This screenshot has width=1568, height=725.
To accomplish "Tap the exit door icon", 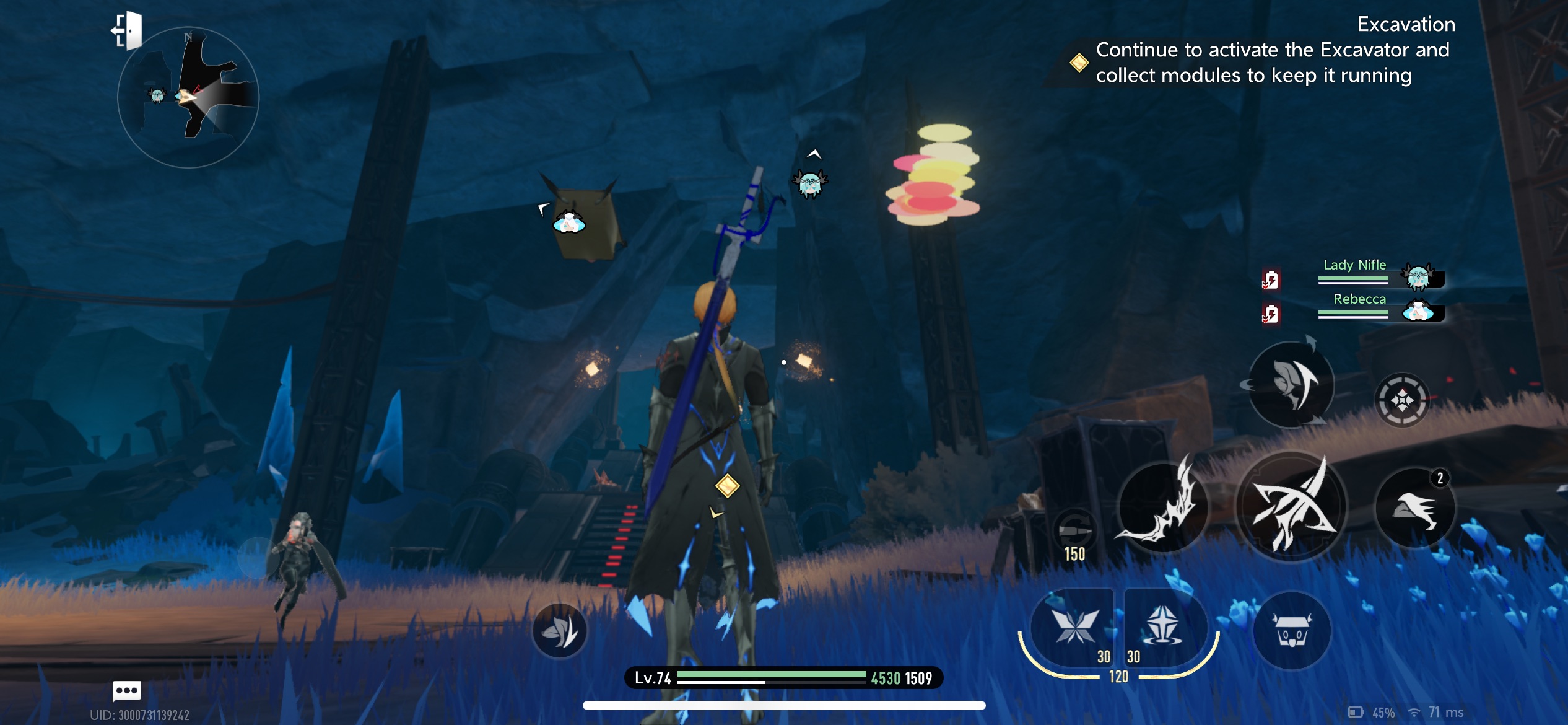I will tap(127, 30).
